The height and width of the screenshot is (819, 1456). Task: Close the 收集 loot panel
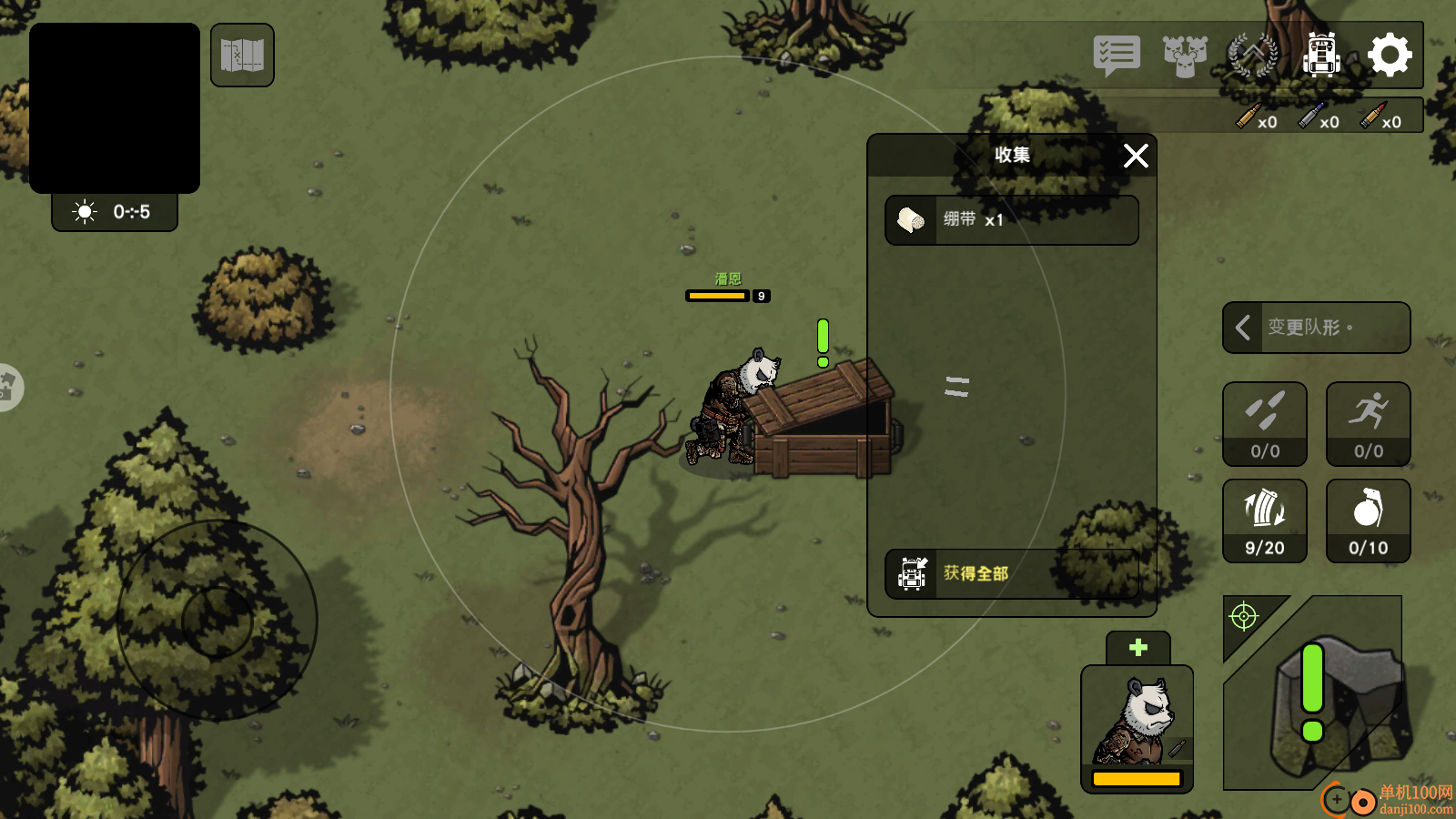tap(1136, 156)
